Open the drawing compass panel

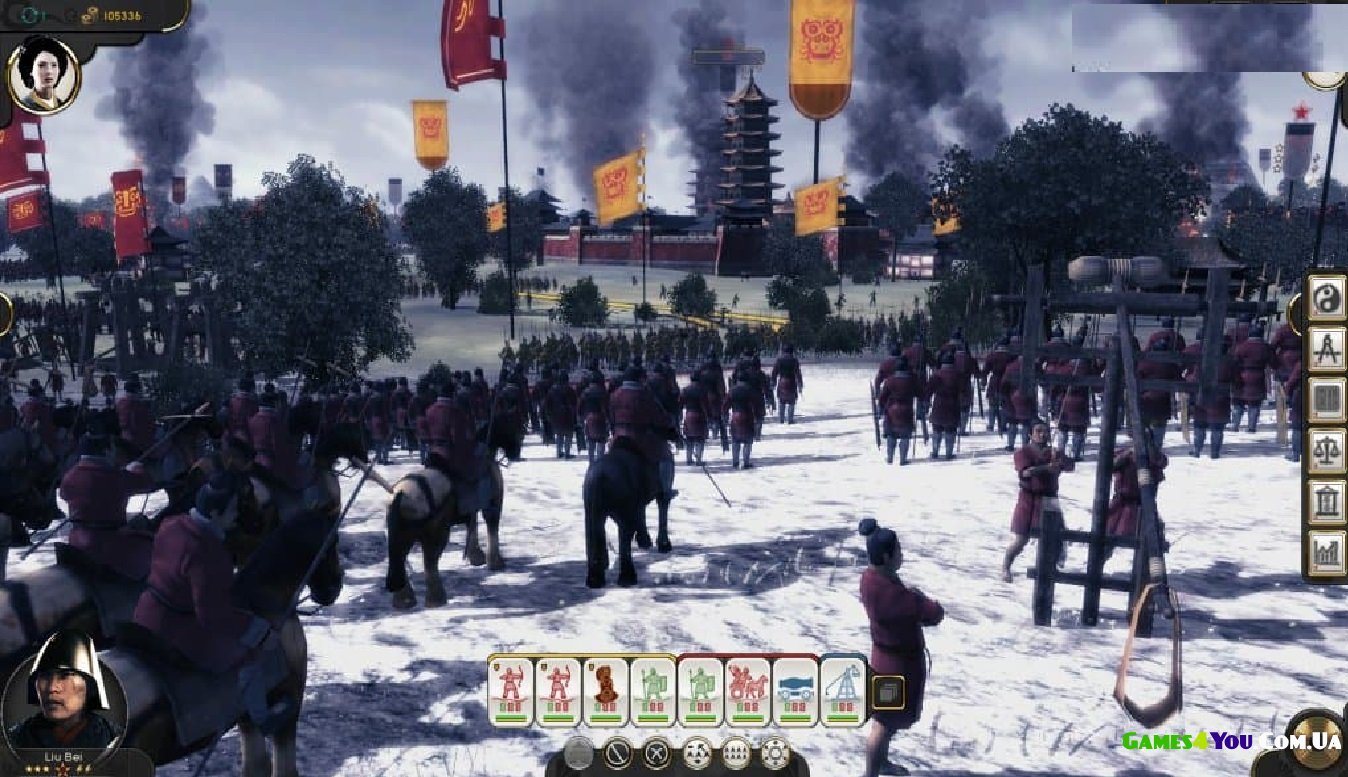[1327, 349]
